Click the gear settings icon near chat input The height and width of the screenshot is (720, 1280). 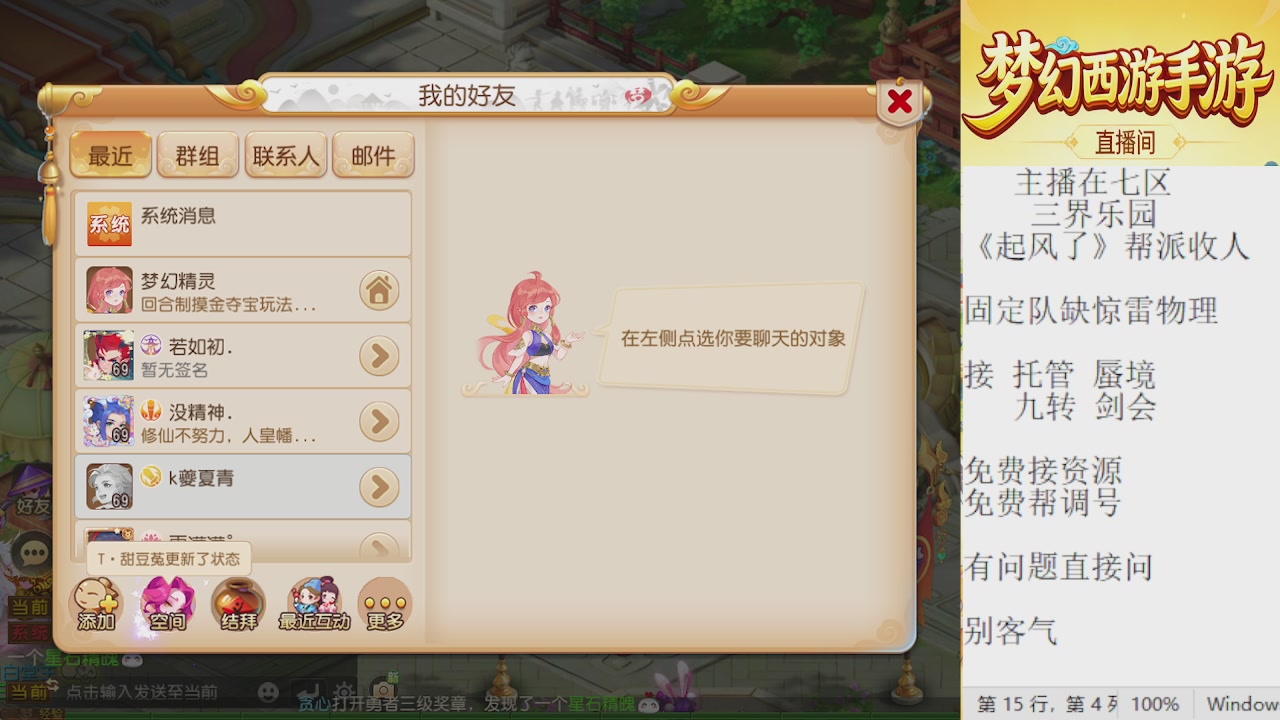344,690
